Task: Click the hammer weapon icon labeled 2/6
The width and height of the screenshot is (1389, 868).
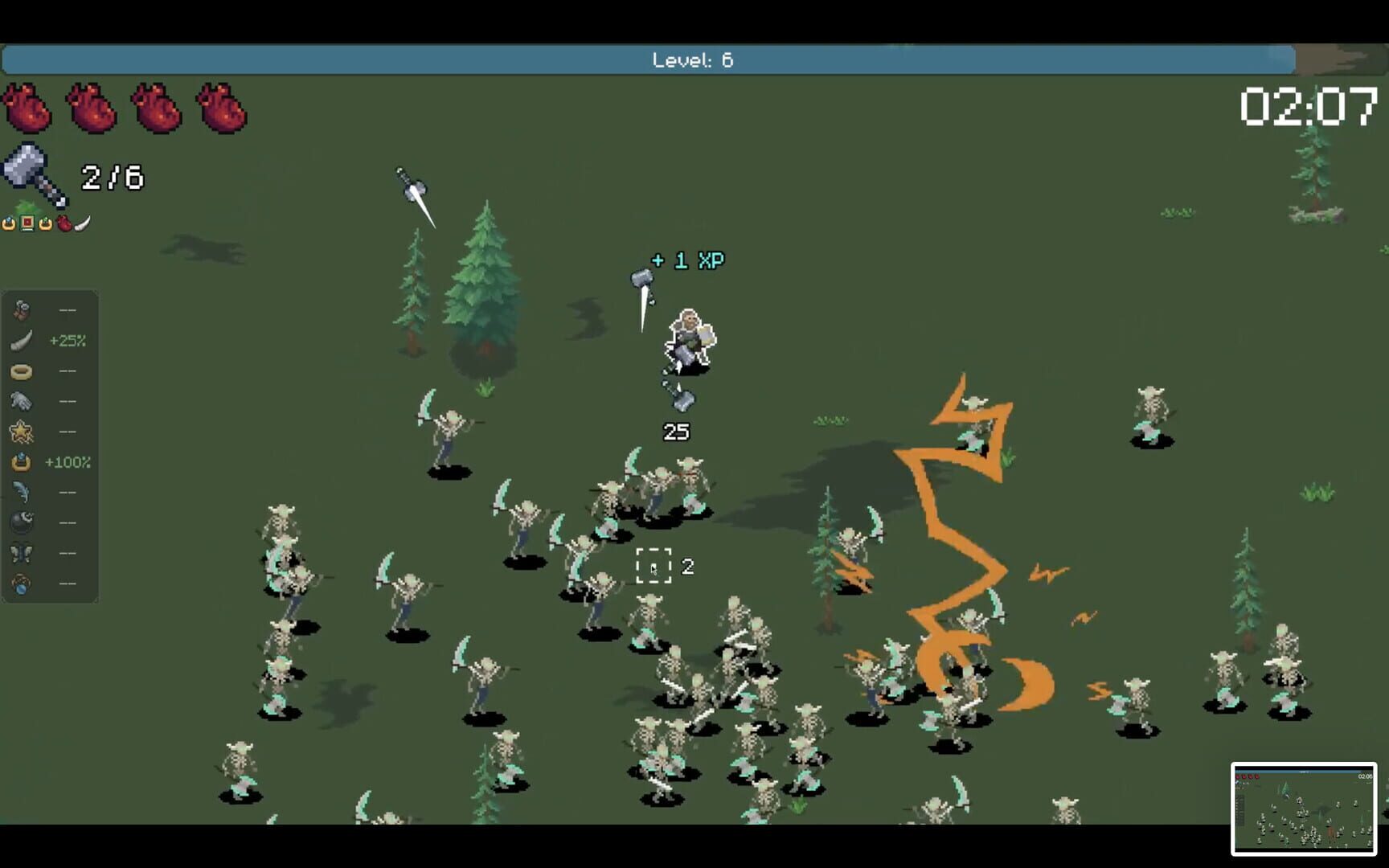Action: click(32, 177)
